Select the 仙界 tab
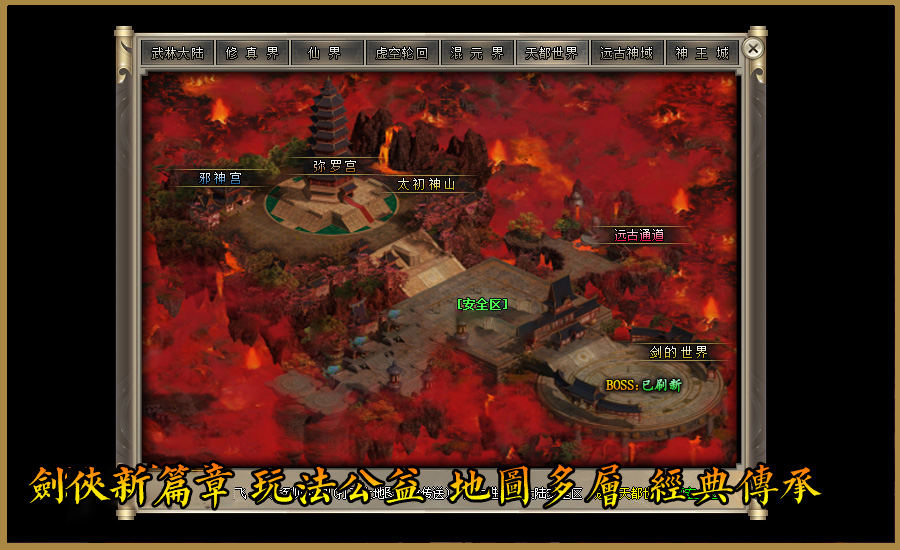Viewport: 900px width, 550px height. click(x=327, y=53)
